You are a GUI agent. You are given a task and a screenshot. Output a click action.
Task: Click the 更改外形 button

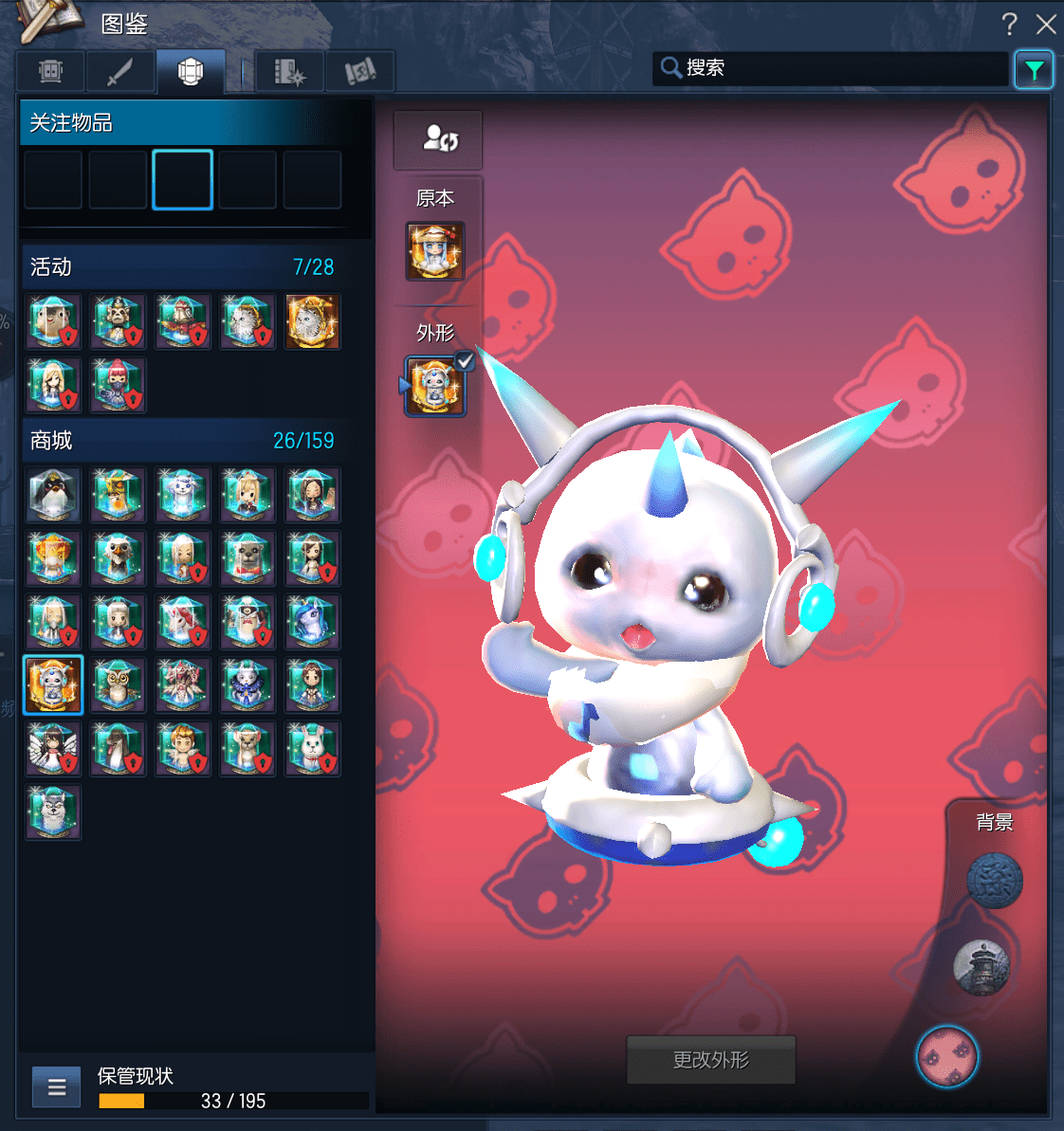710,1060
